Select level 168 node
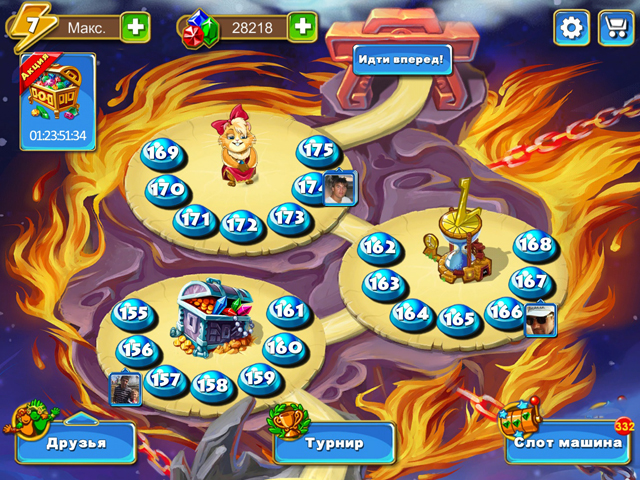This screenshot has width=640, height=480. (533, 245)
